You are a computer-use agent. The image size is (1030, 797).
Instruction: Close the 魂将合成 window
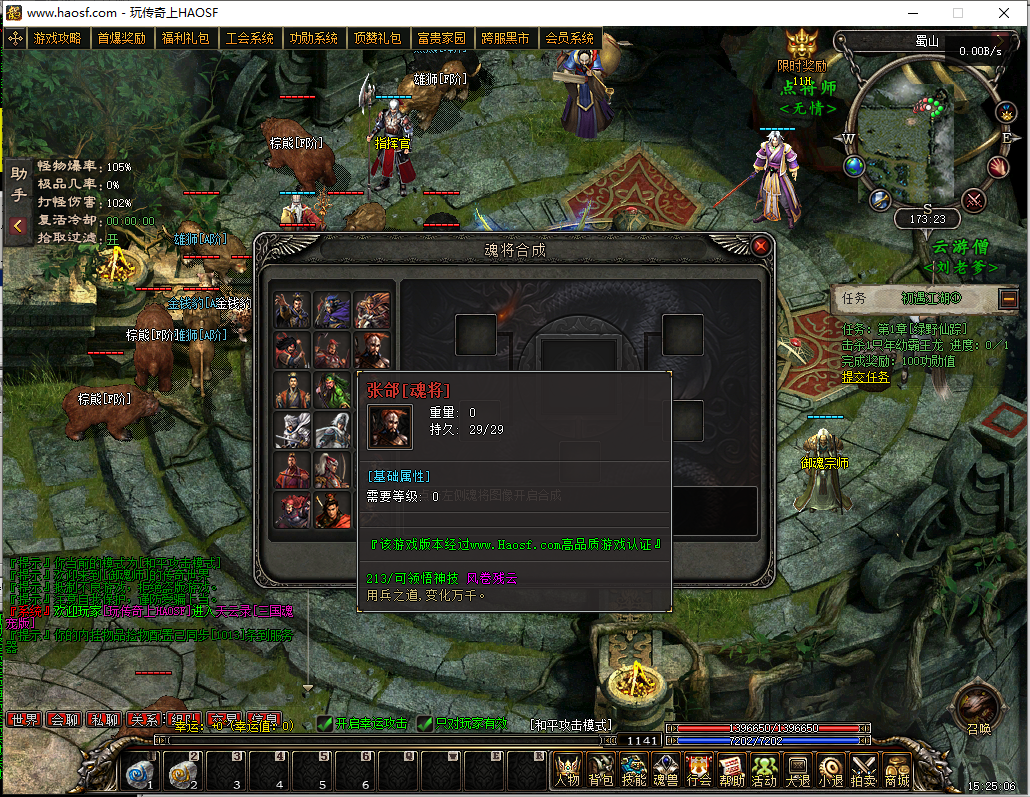pos(761,246)
